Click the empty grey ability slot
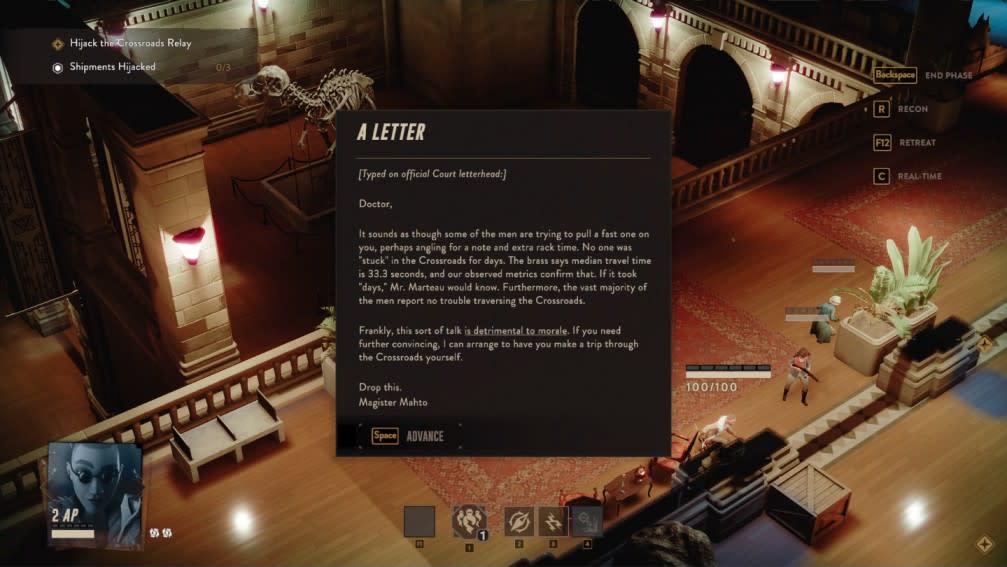The image size is (1007, 567). click(x=419, y=521)
